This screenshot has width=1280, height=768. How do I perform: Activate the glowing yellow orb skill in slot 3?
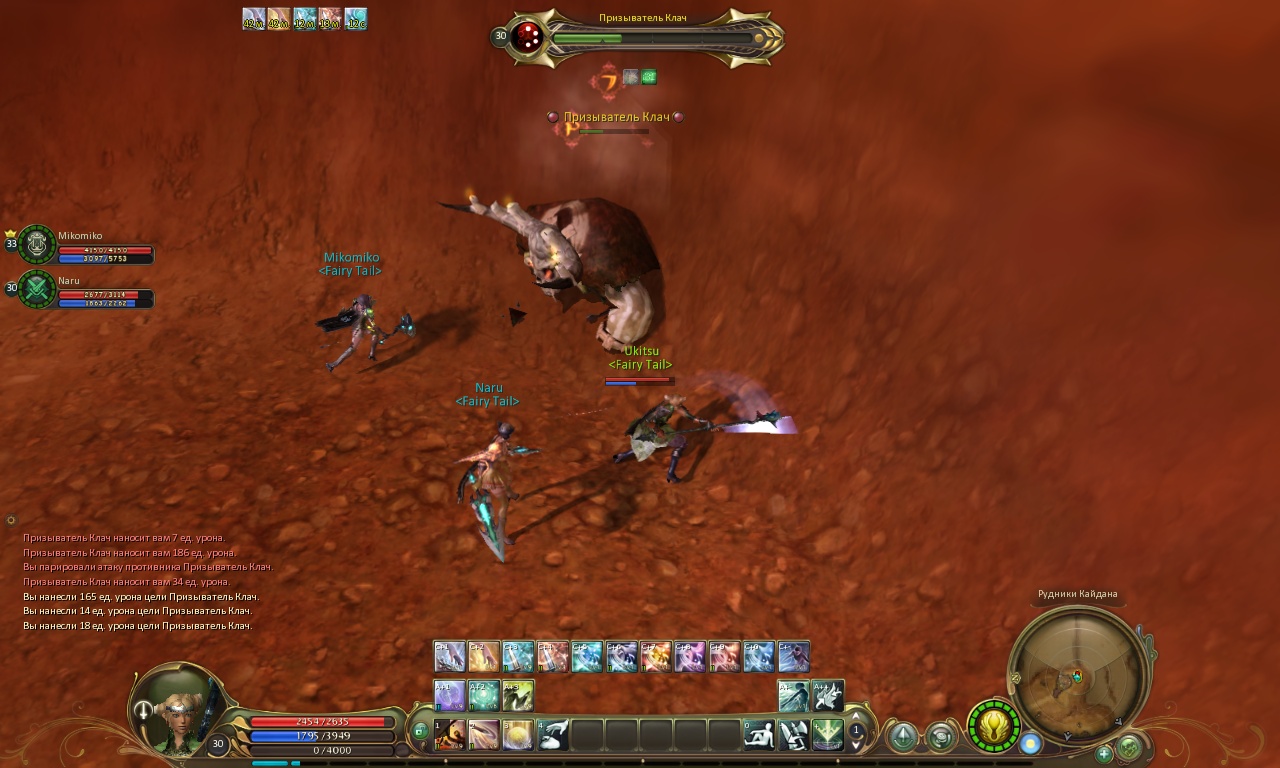[518, 735]
